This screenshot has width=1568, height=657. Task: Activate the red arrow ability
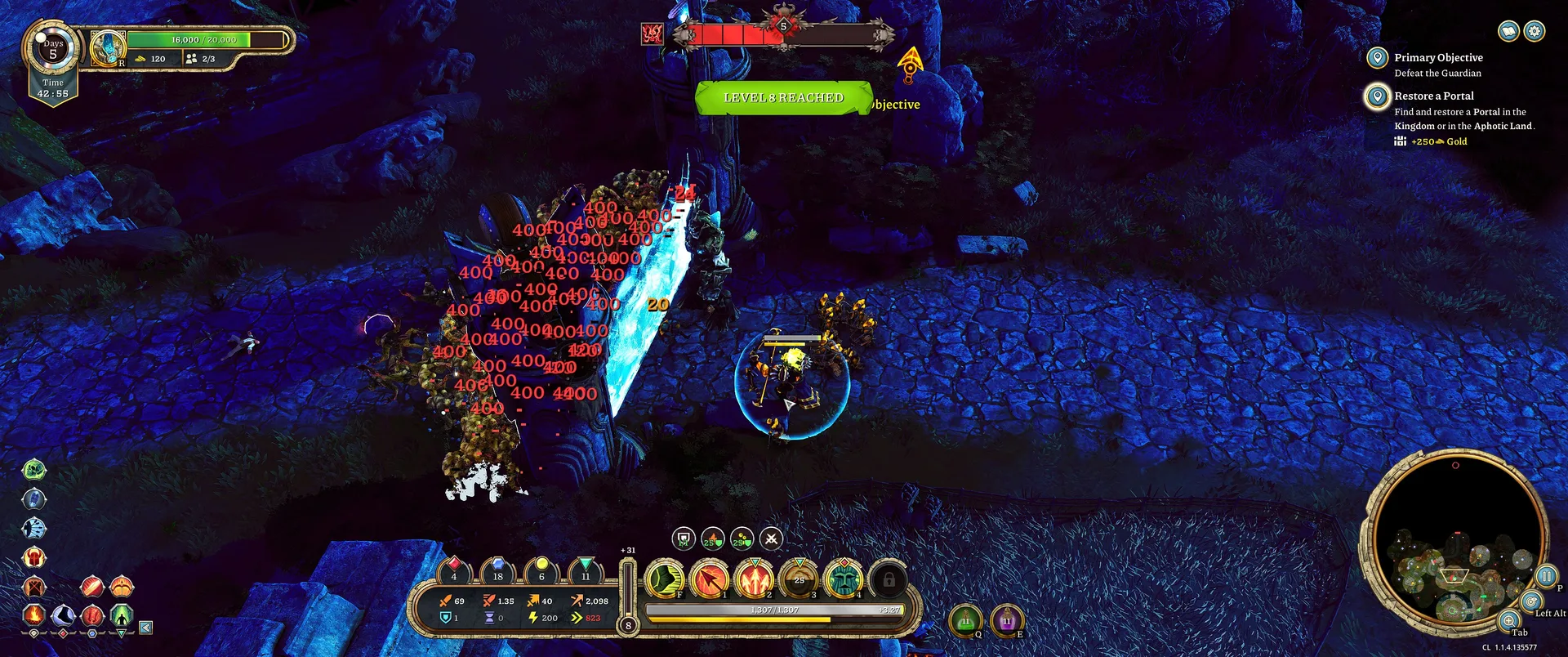[710, 579]
